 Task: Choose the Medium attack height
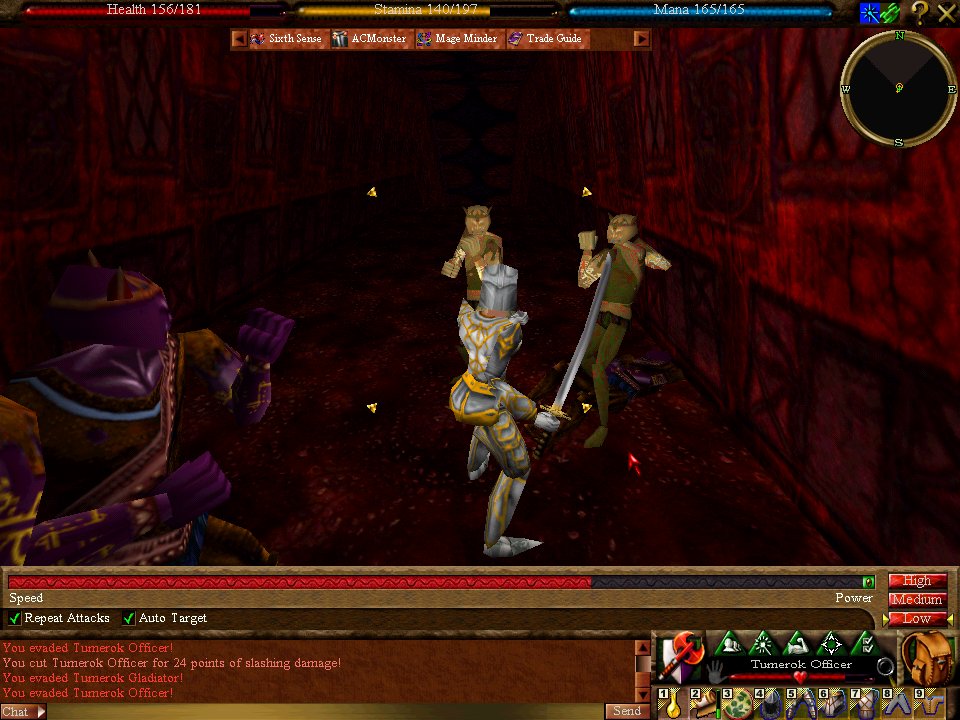click(916, 599)
